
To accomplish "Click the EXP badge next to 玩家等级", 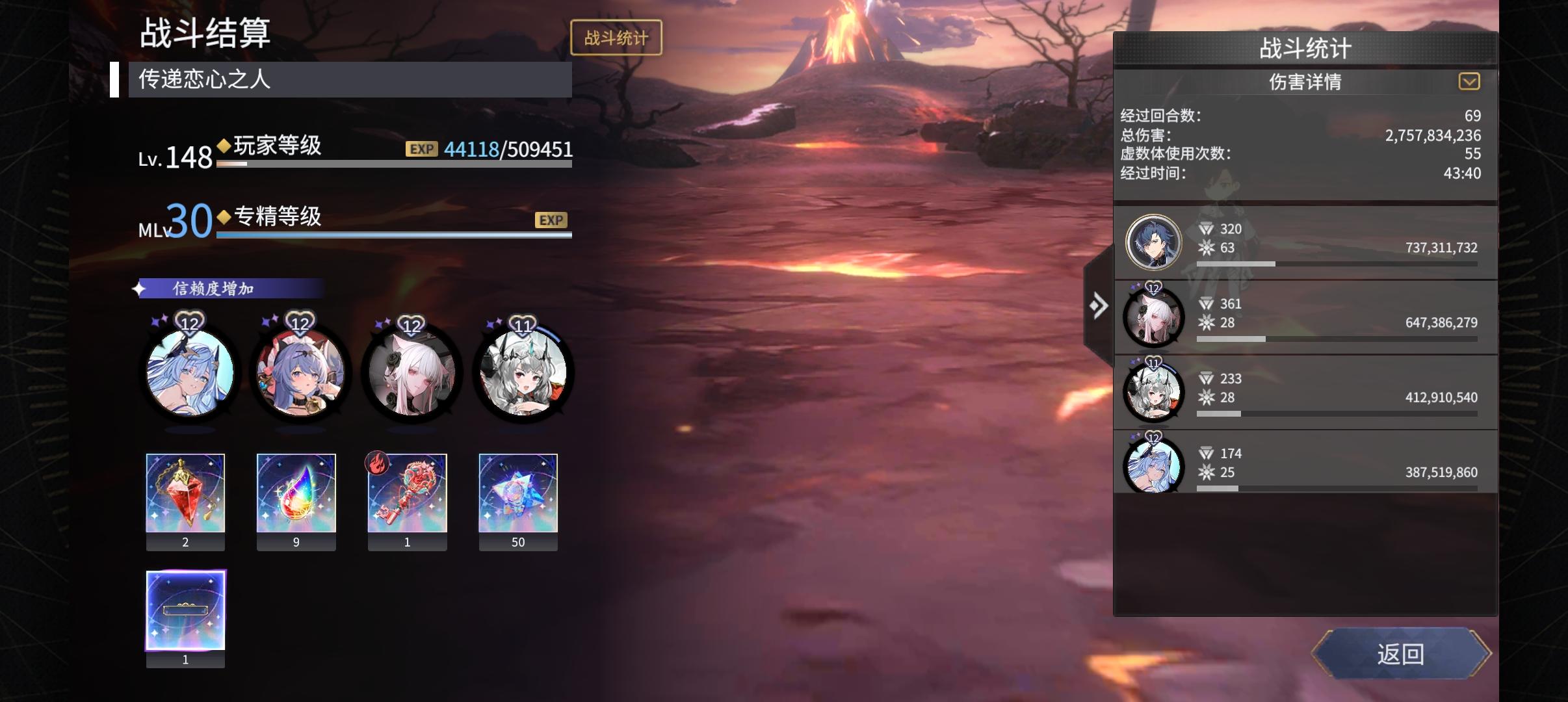I will click(422, 149).
